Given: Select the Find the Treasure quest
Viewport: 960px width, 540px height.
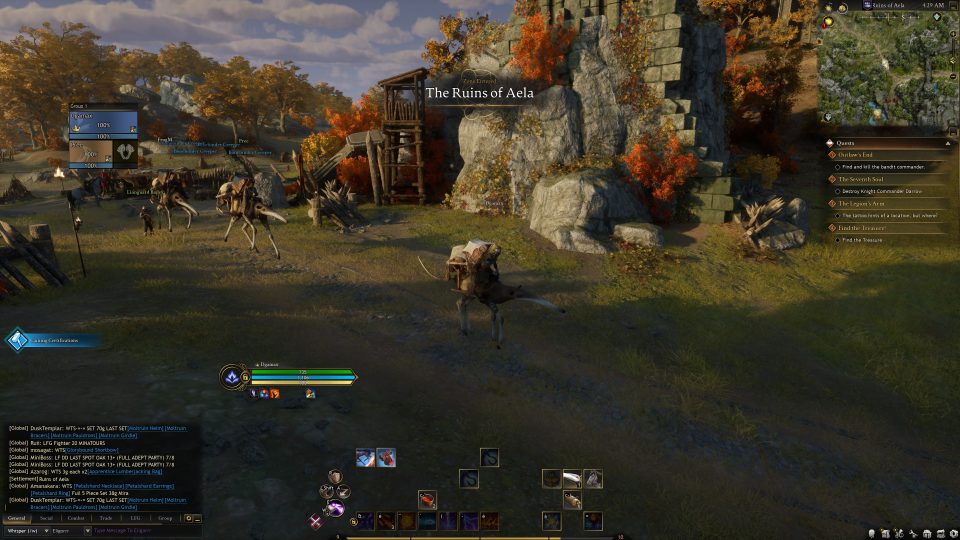Looking at the screenshot, I should click(864, 228).
